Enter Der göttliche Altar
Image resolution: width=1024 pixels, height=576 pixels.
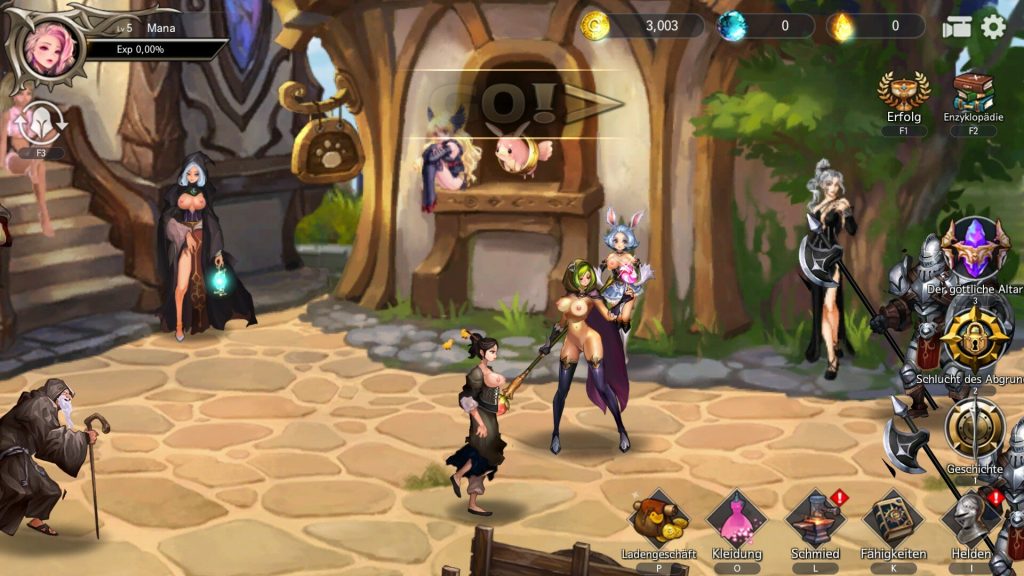pos(973,250)
